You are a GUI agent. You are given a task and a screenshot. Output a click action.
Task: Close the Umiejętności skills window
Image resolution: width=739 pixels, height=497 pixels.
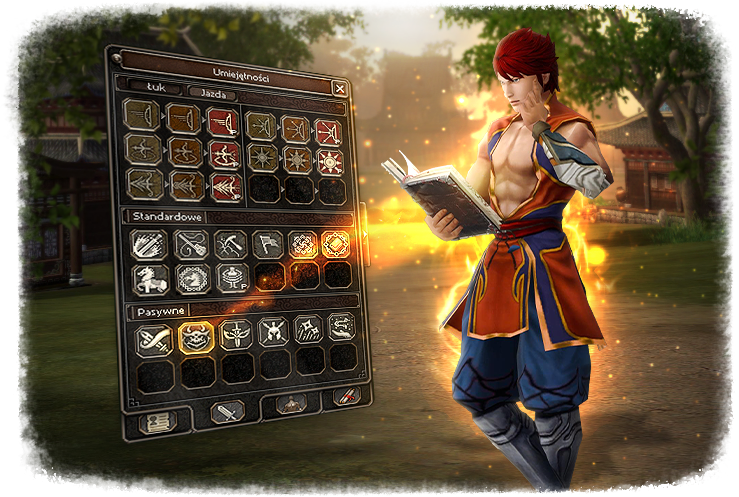340,88
